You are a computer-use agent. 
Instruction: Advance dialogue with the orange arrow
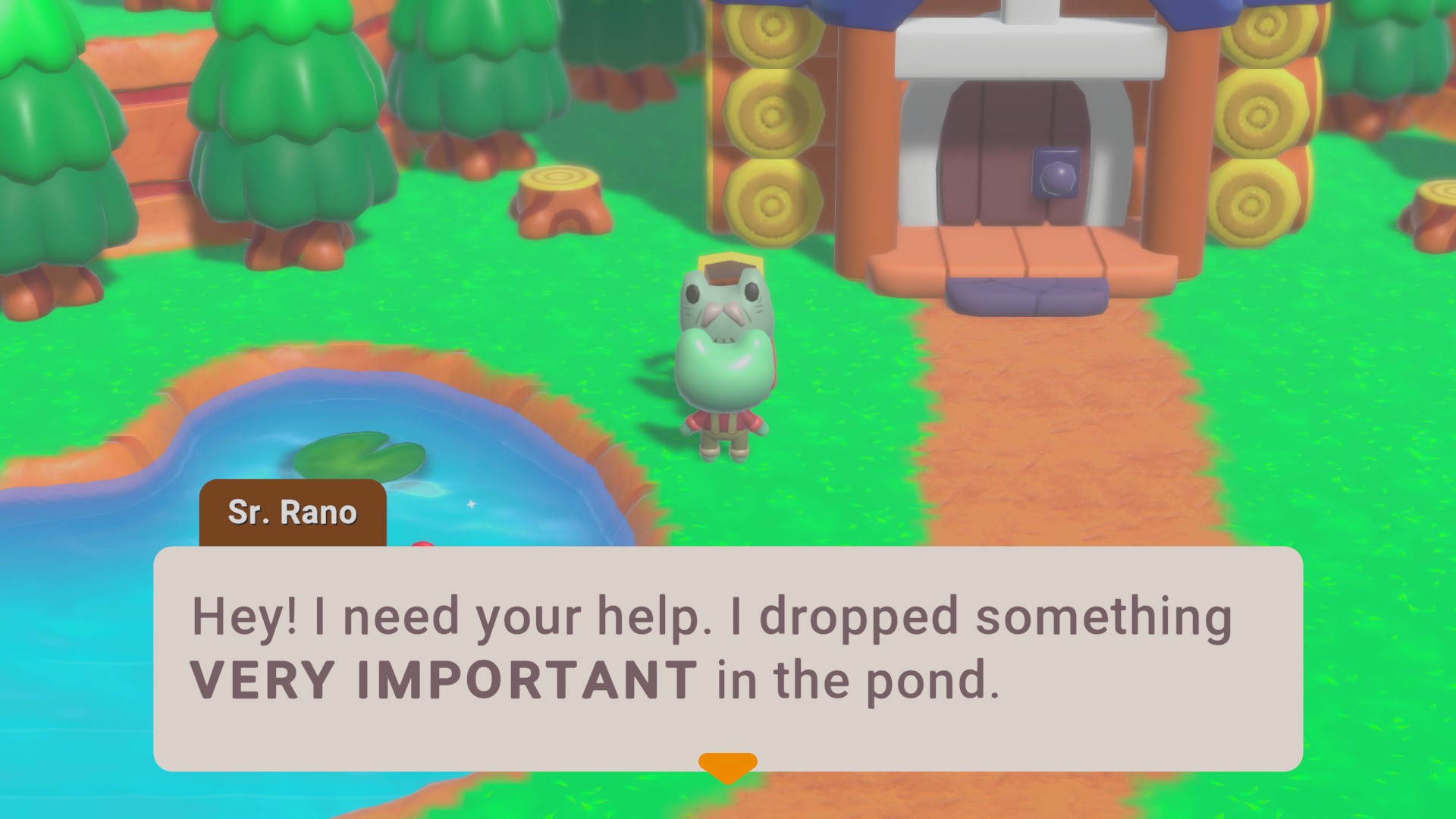point(727,767)
